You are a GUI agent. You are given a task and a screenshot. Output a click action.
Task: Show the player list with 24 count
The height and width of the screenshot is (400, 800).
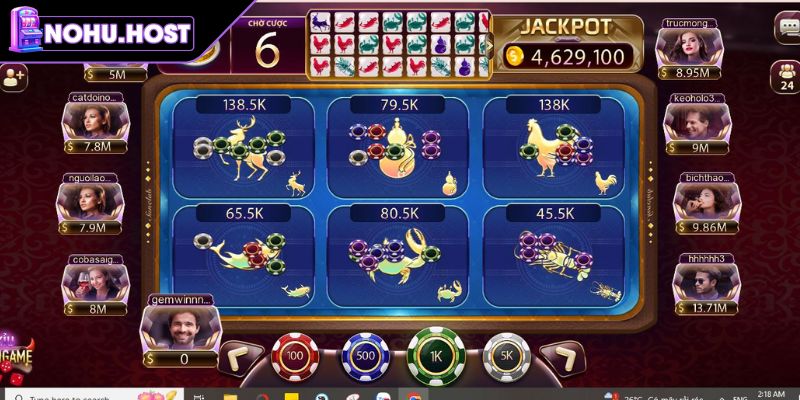[786, 76]
